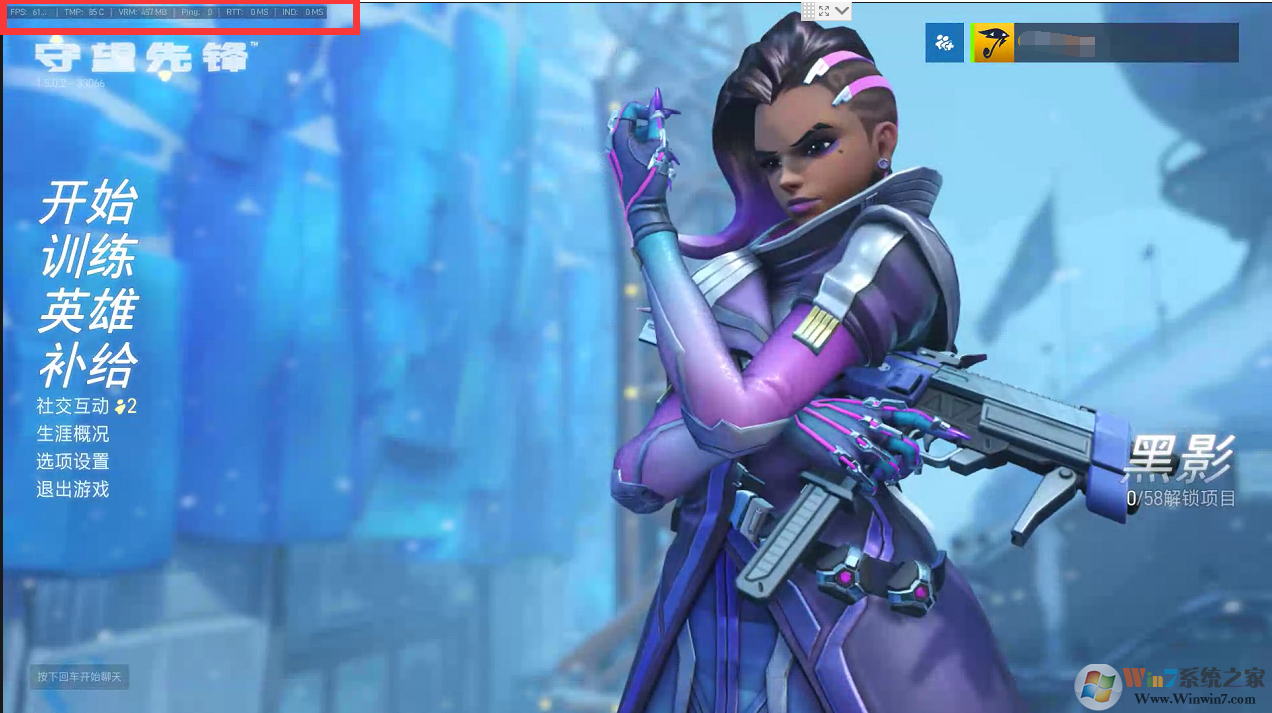This screenshot has height=713, width=1272.
Task: Start playing via the 开始 menu entry
Action: click(87, 204)
